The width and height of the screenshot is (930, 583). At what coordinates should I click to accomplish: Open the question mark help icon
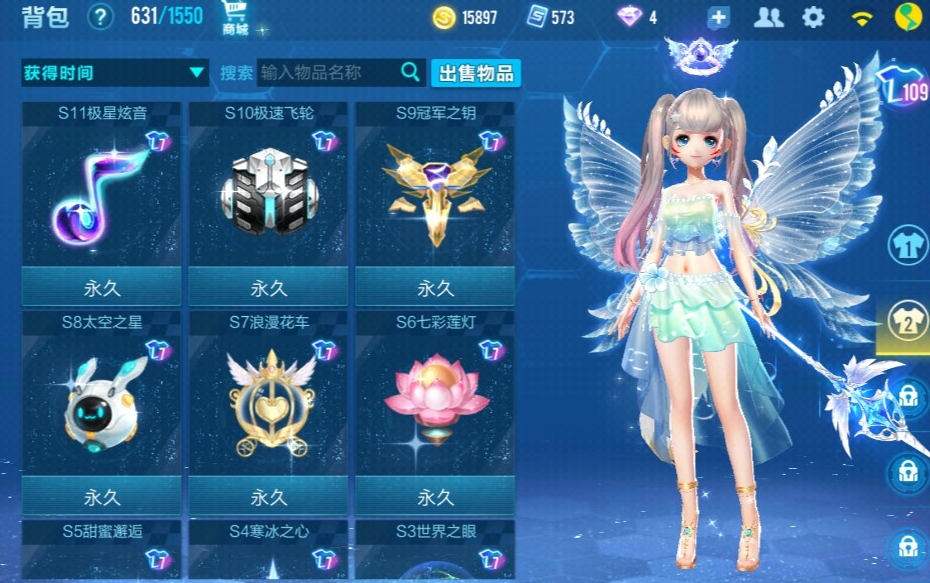point(100,17)
